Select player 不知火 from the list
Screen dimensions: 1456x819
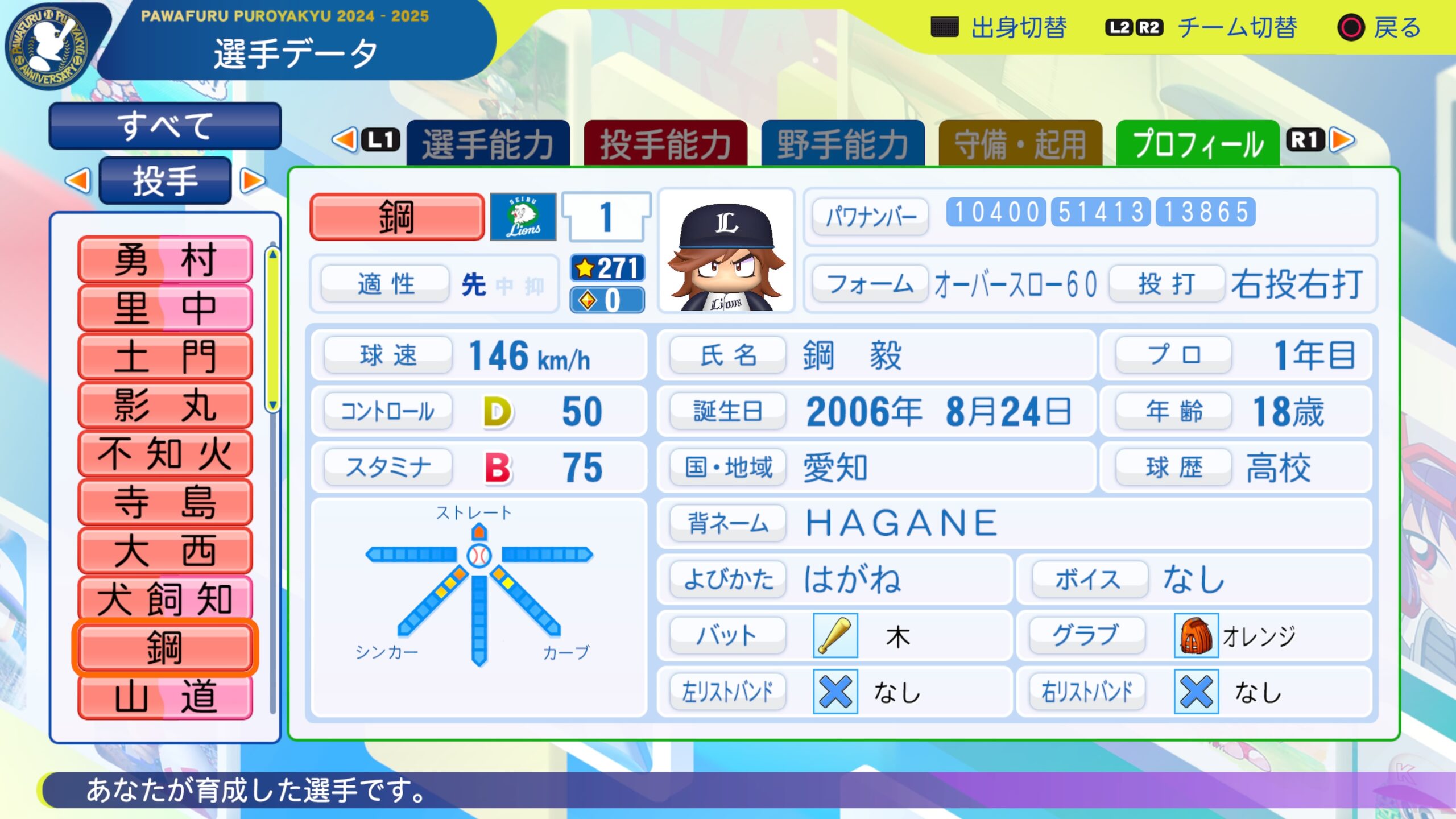point(165,454)
